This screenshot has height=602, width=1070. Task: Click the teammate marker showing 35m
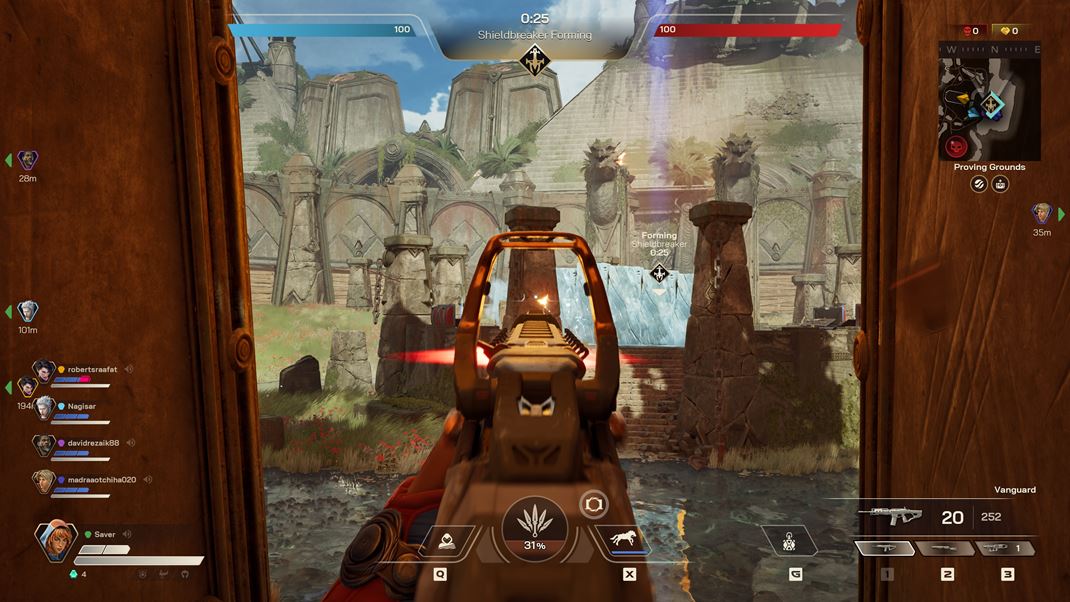pos(1042,213)
